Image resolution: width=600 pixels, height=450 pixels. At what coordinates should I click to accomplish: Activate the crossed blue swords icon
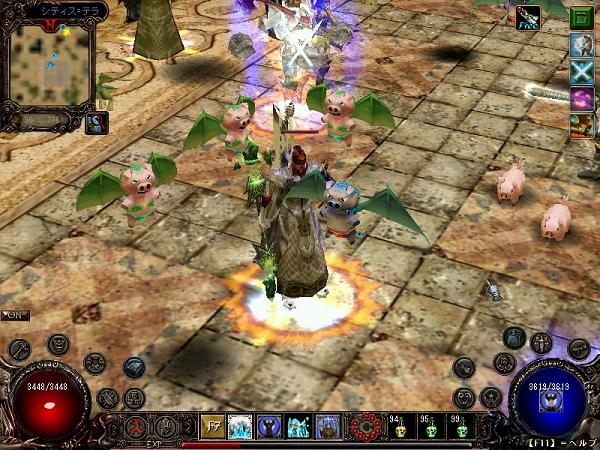coord(582,71)
